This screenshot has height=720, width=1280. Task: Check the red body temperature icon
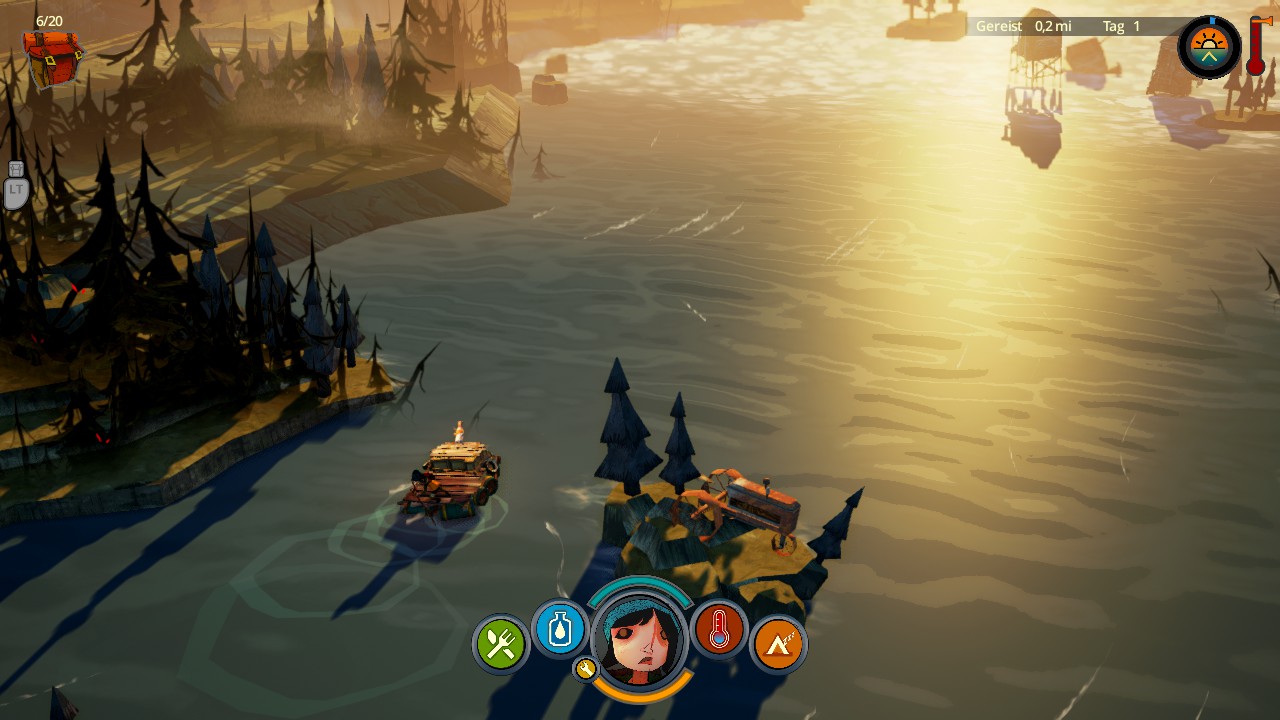719,629
